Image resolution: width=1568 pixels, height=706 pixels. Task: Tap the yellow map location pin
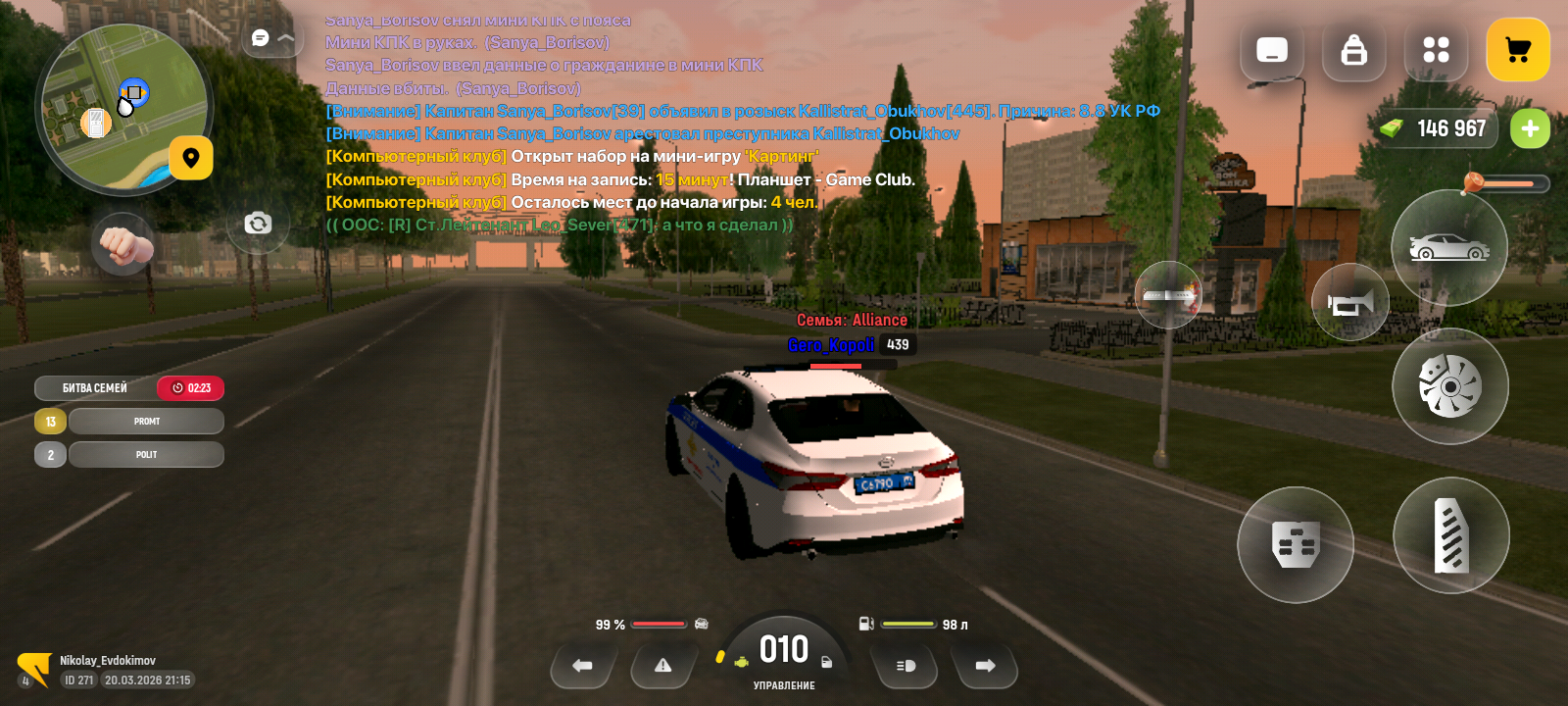coord(191,158)
